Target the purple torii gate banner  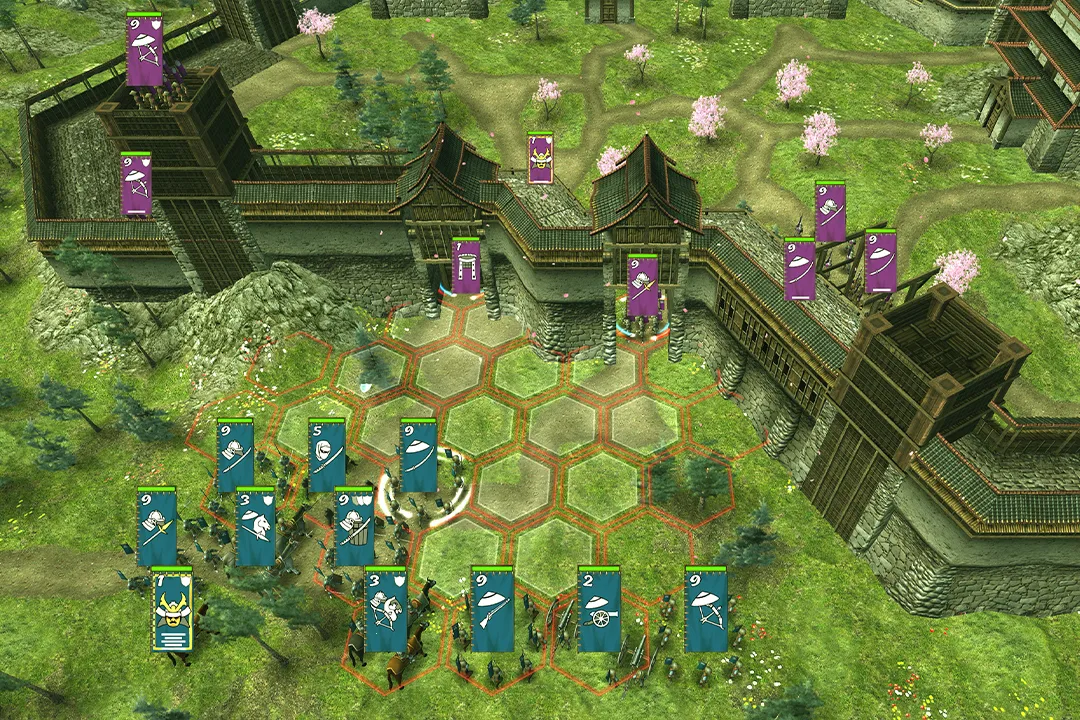465,267
